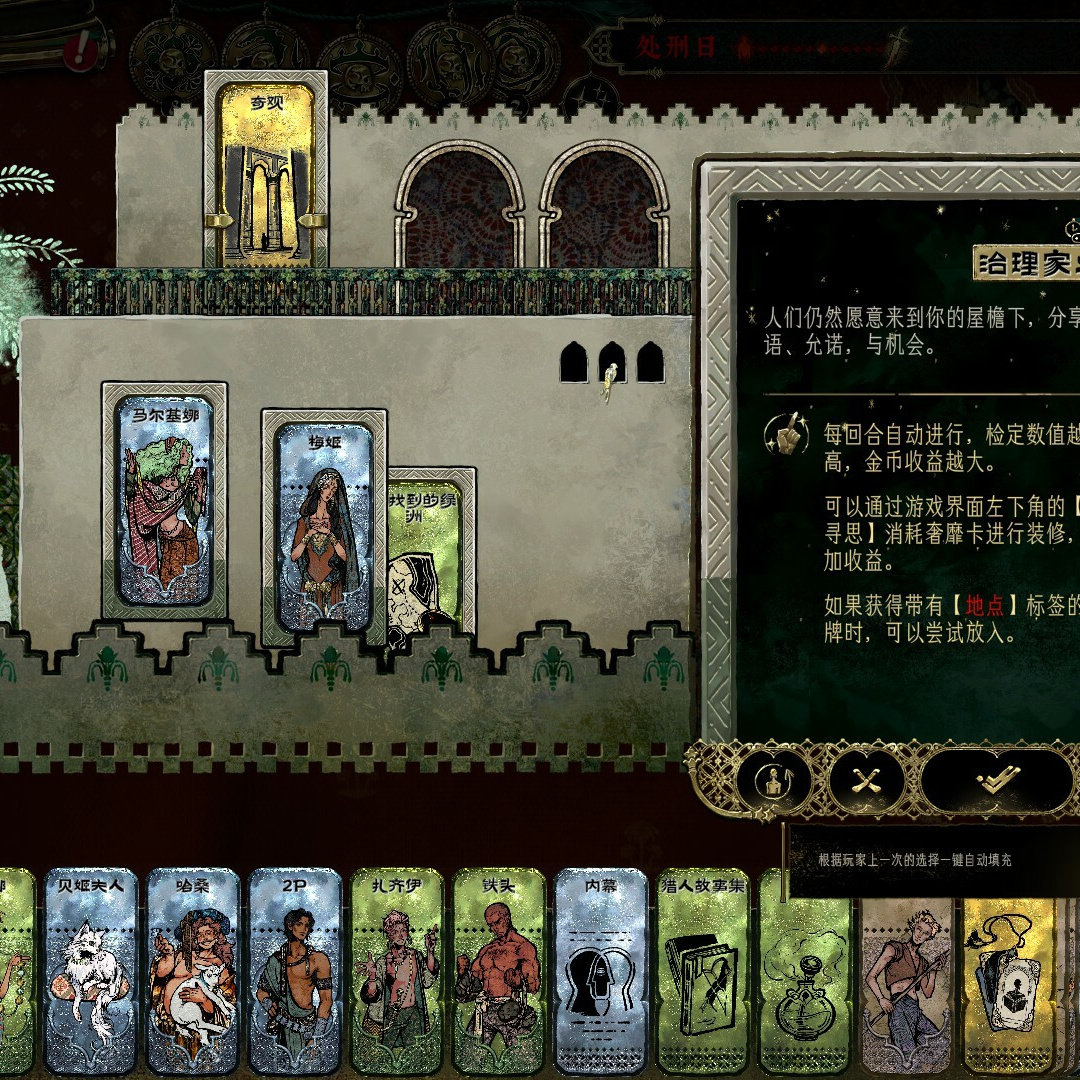The height and width of the screenshot is (1080, 1080).
Task: Click the auto-fill figure with arrow button
Action: [x=774, y=781]
